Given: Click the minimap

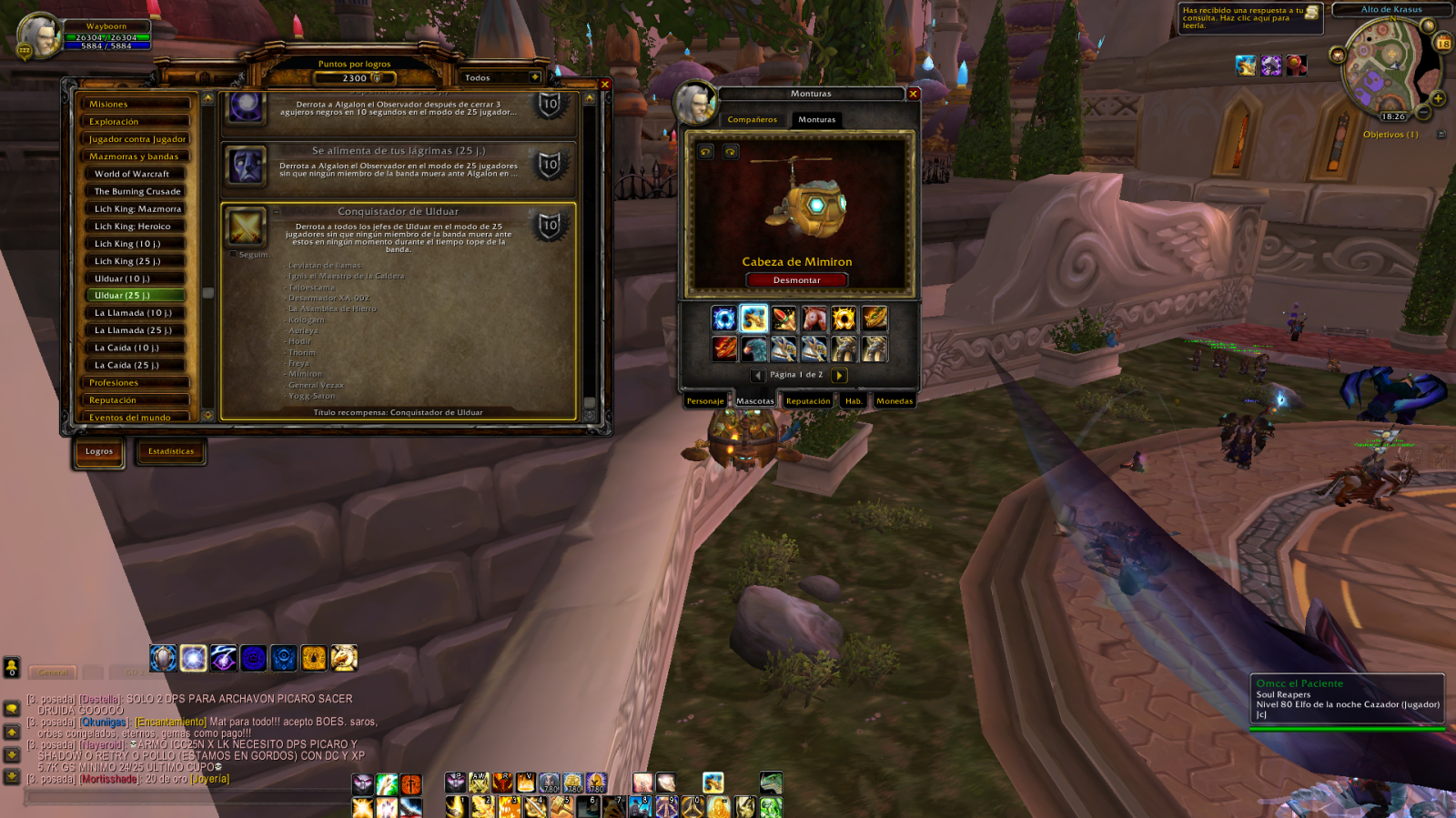Looking at the screenshot, I should (x=1386, y=64).
